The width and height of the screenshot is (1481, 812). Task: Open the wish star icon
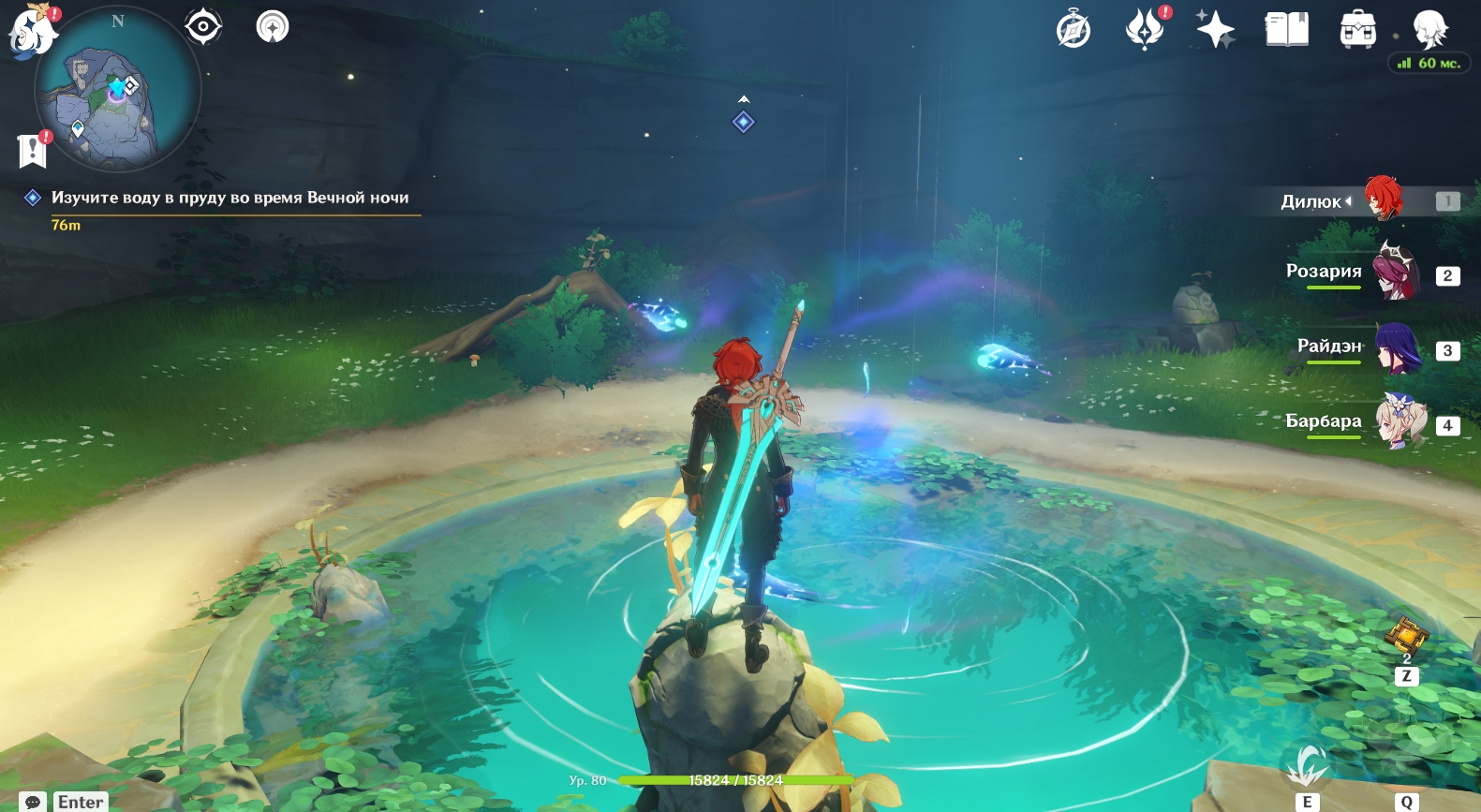(1215, 29)
